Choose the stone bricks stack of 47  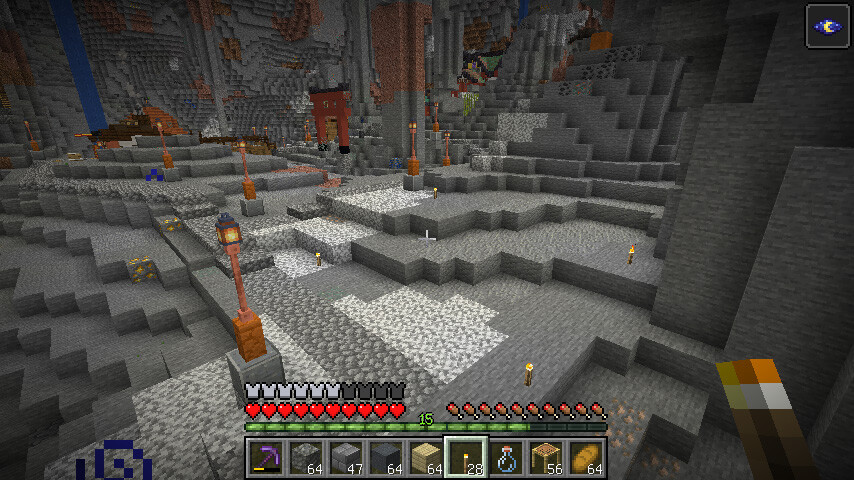click(345, 458)
